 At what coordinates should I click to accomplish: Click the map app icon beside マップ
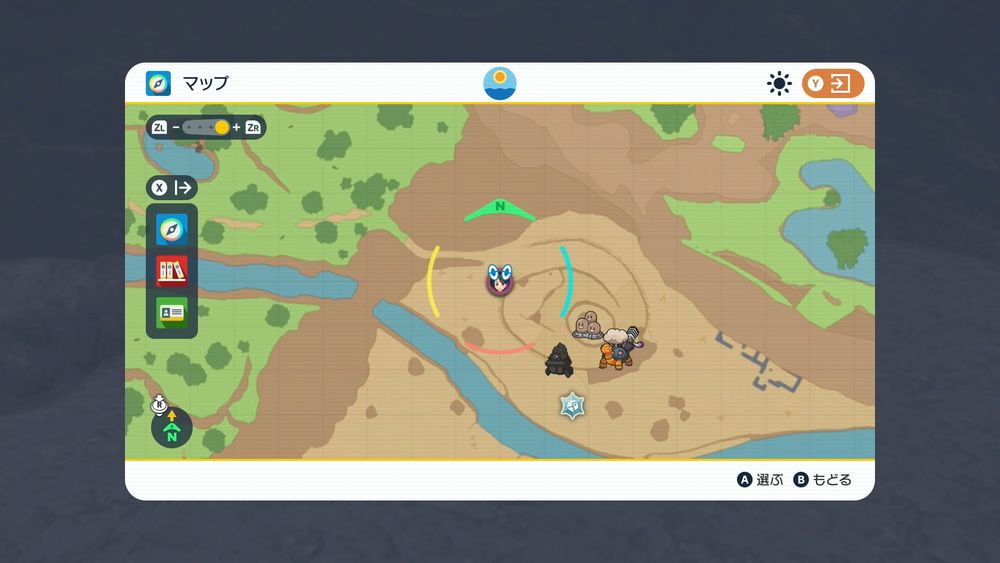[x=159, y=83]
